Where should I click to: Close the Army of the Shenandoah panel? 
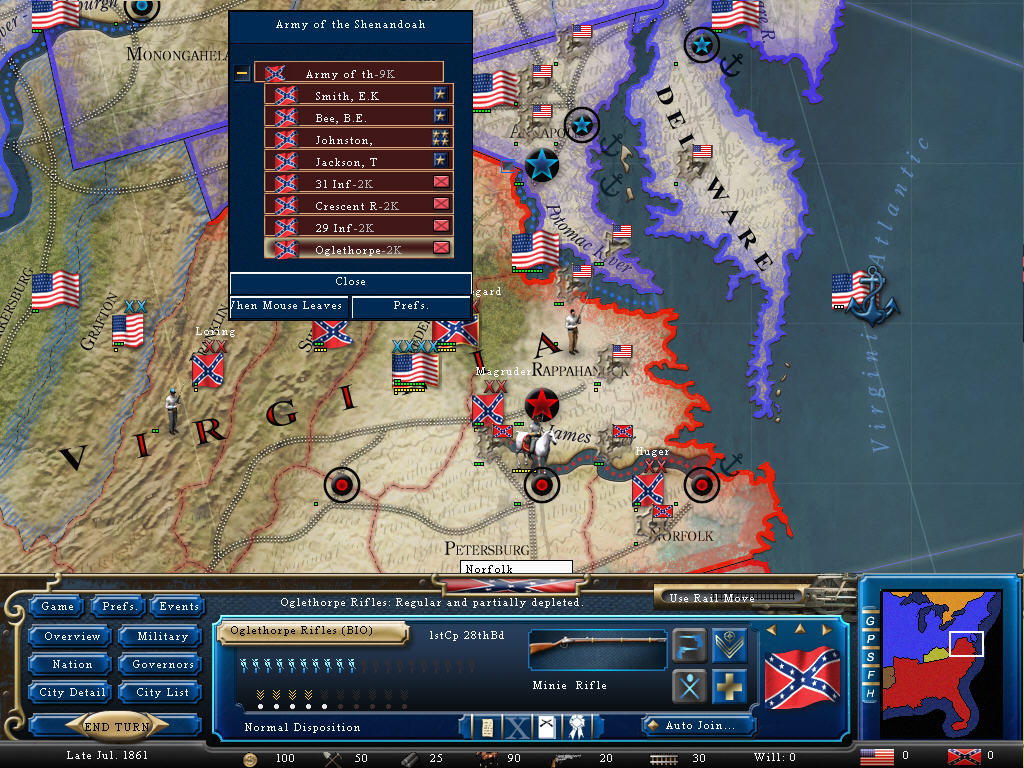pyautogui.click(x=350, y=282)
